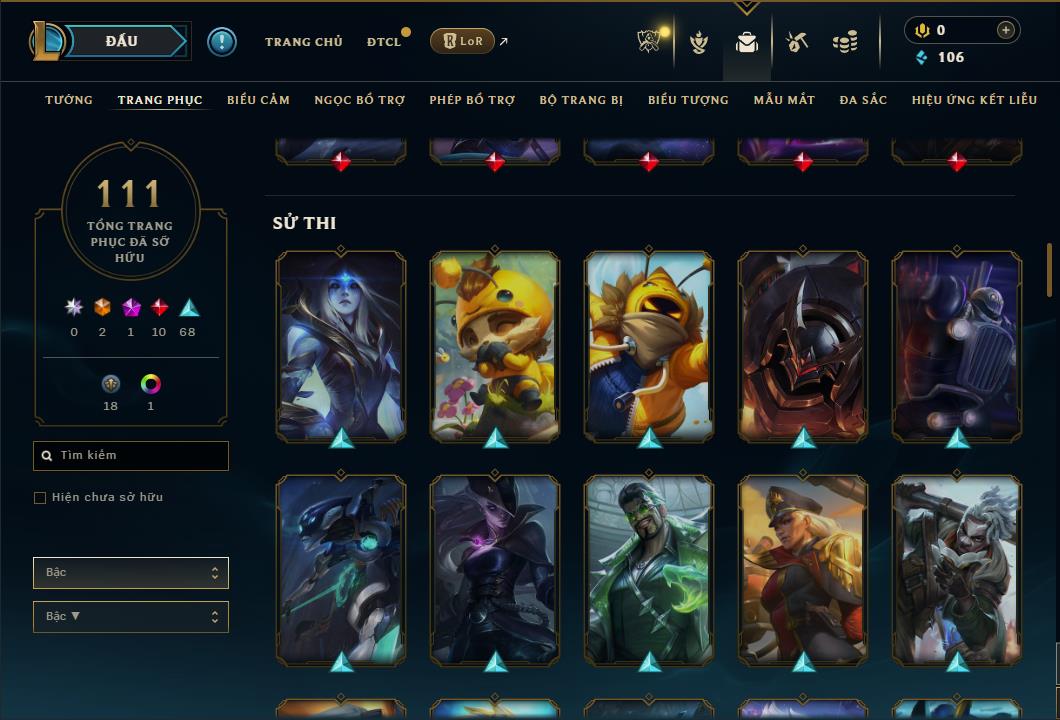Toggle the Hiện chưa sở hữu checkbox
Viewport: 1060px width, 720px height.
pos(40,498)
